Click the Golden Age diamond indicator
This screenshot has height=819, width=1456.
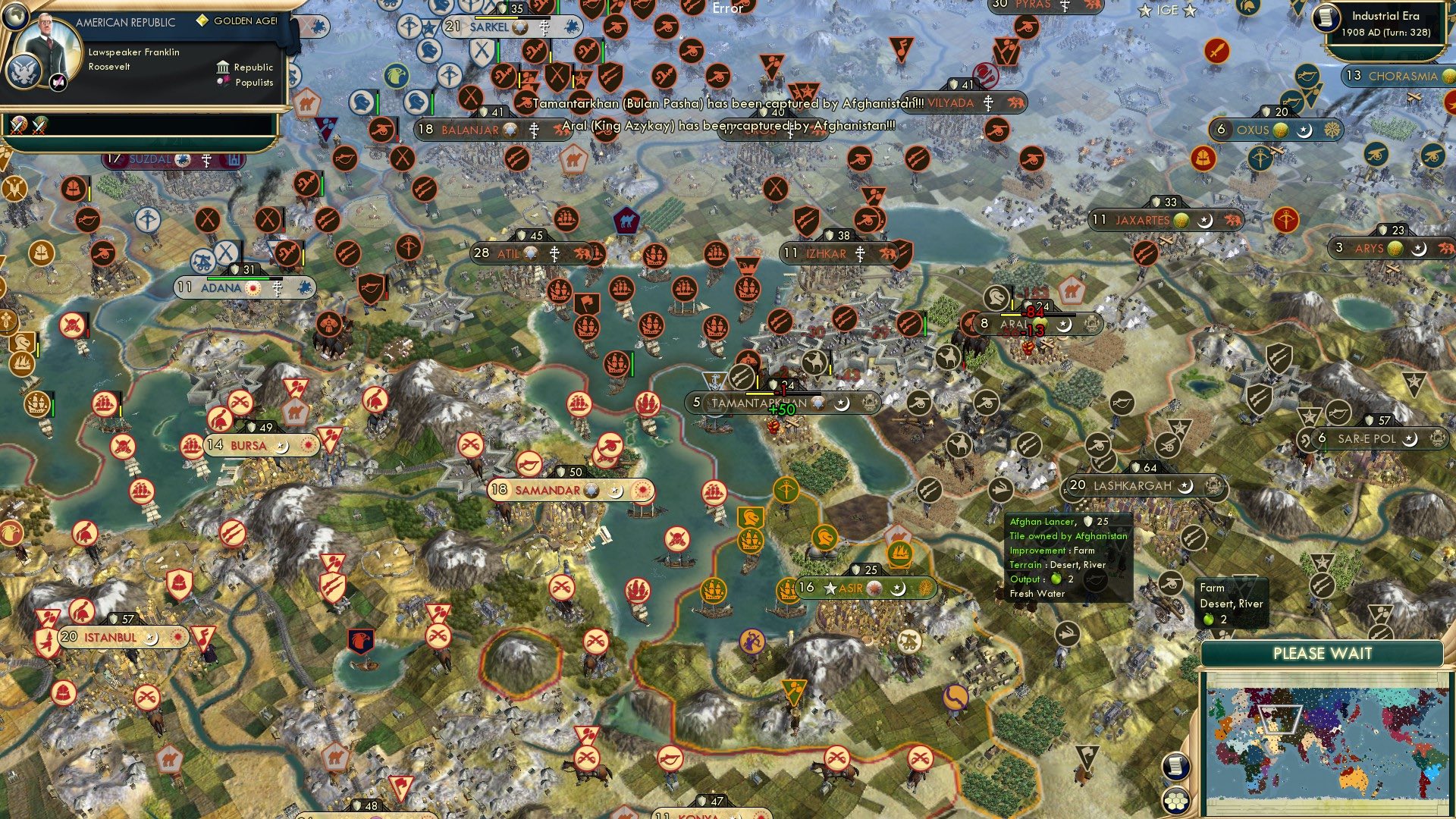(203, 20)
